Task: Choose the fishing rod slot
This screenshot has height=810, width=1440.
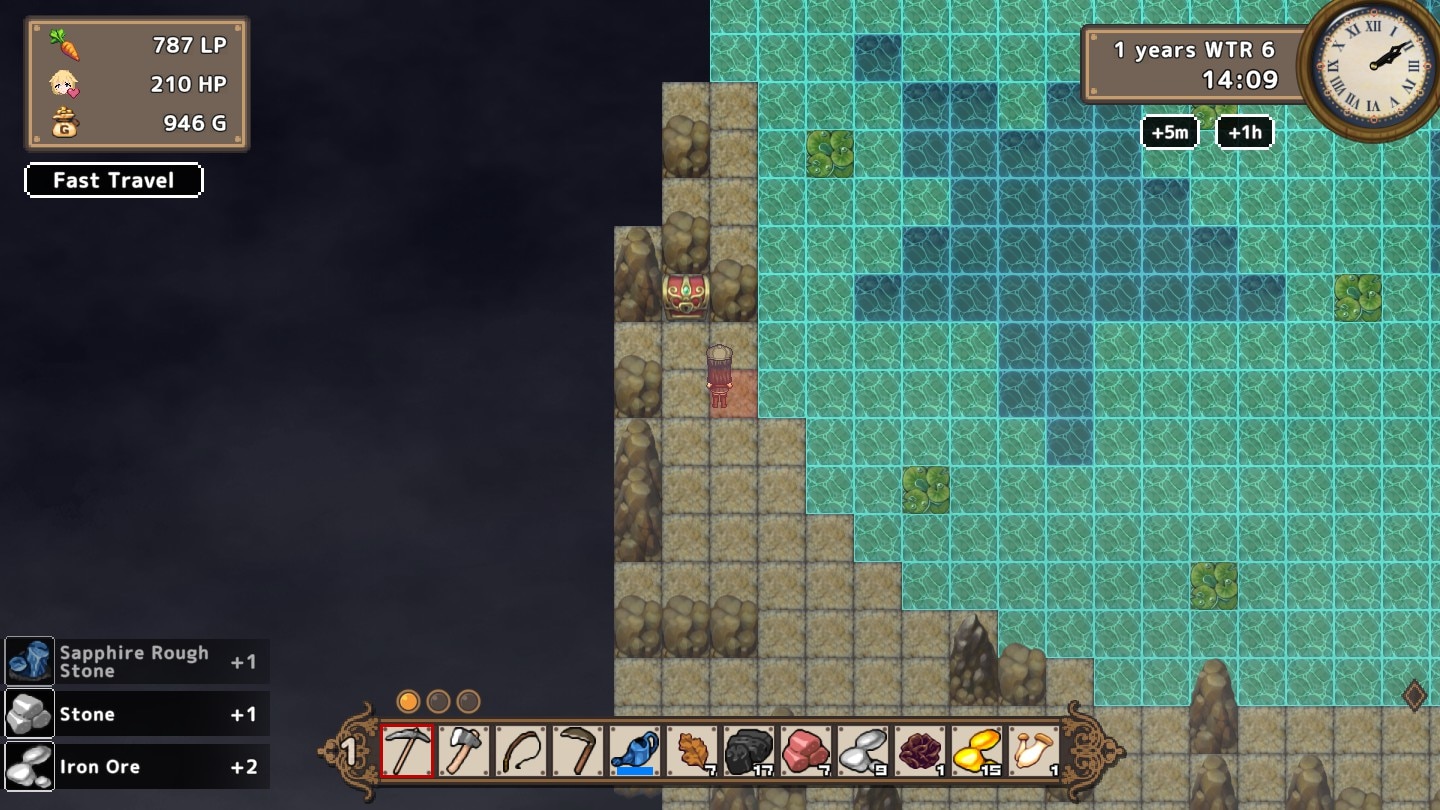Action: pyautogui.click(x=521, y=750)
